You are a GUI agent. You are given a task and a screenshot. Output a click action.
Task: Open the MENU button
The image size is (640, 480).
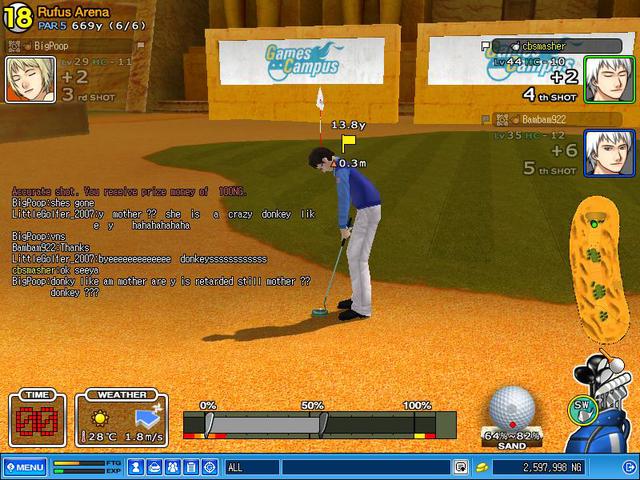[x=24, y=467]
